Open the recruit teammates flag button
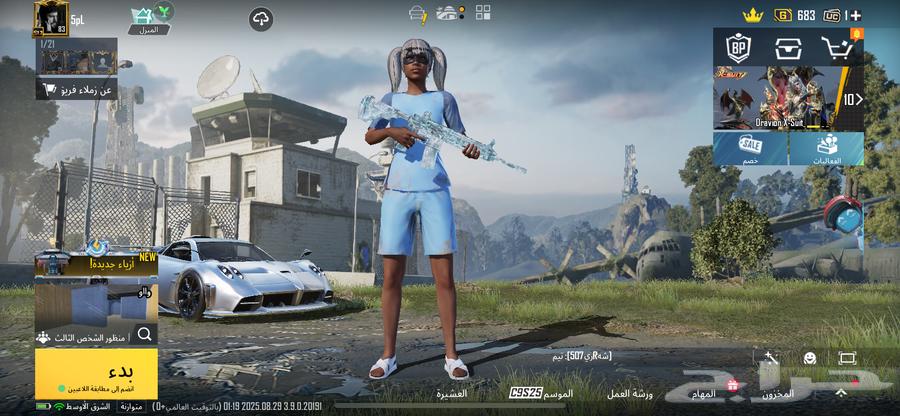This screenshot has height=416, width=900. coord(77,89)
